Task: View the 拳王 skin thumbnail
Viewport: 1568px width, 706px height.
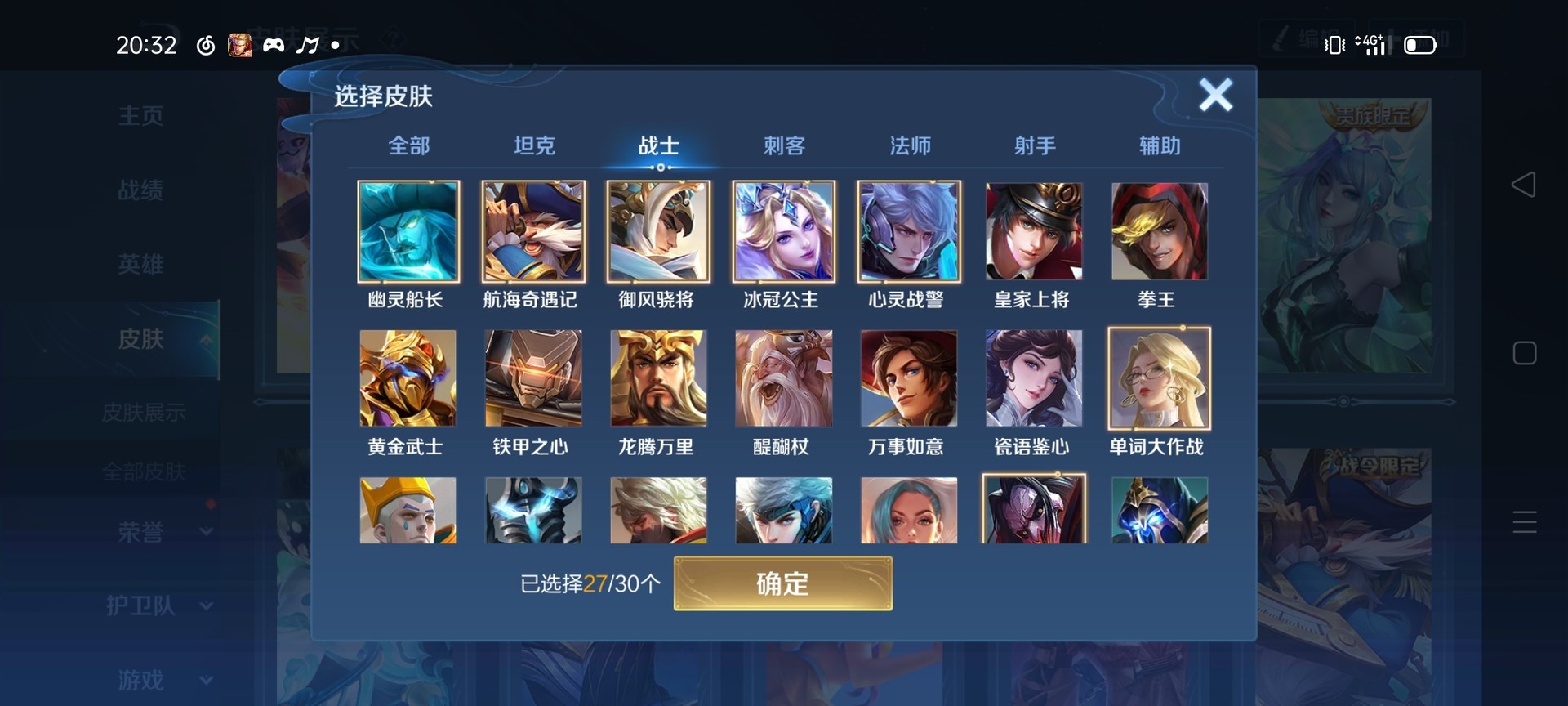Action: [x=1159, y=232]
